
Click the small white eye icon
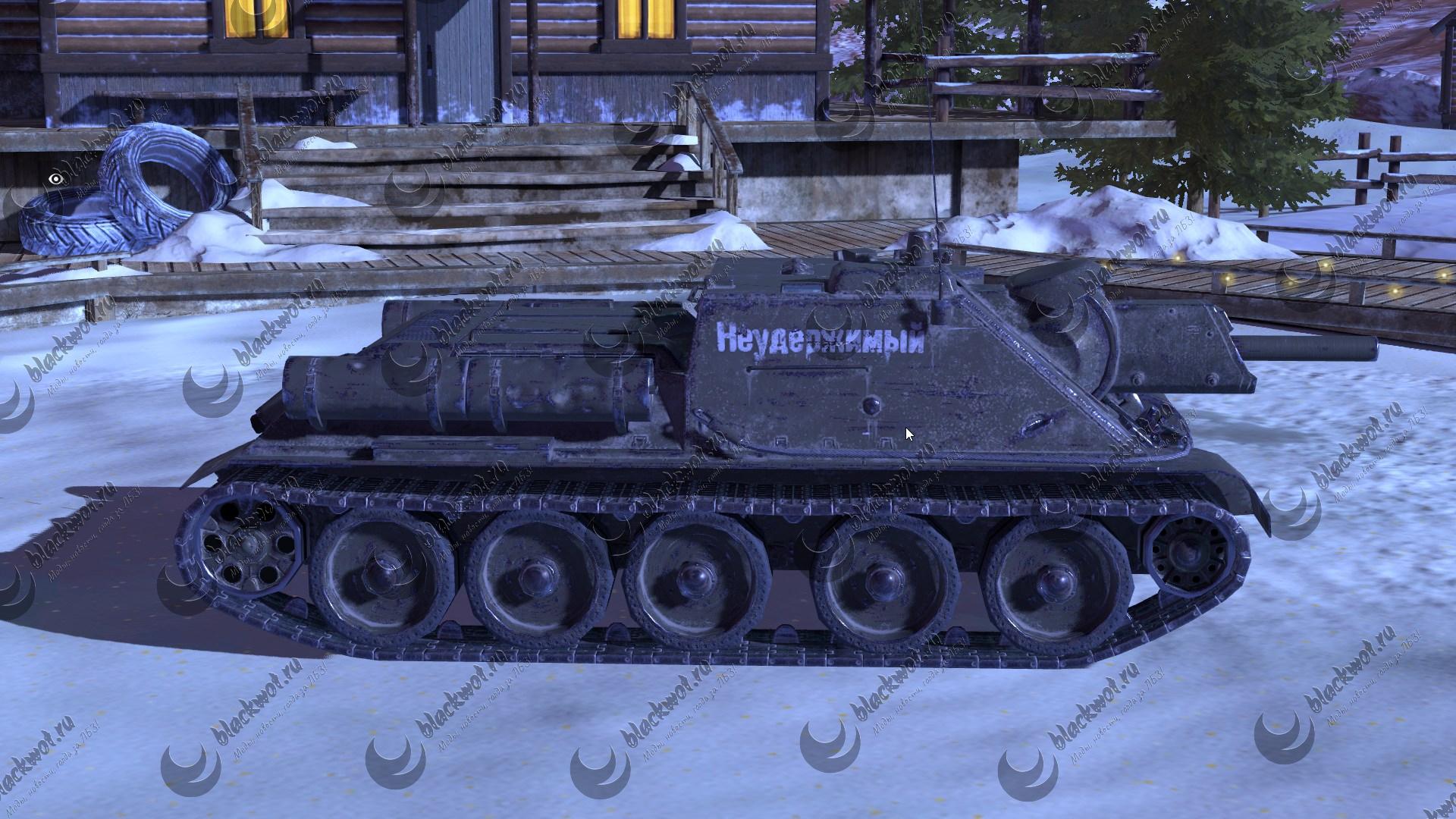click(55, 179)
